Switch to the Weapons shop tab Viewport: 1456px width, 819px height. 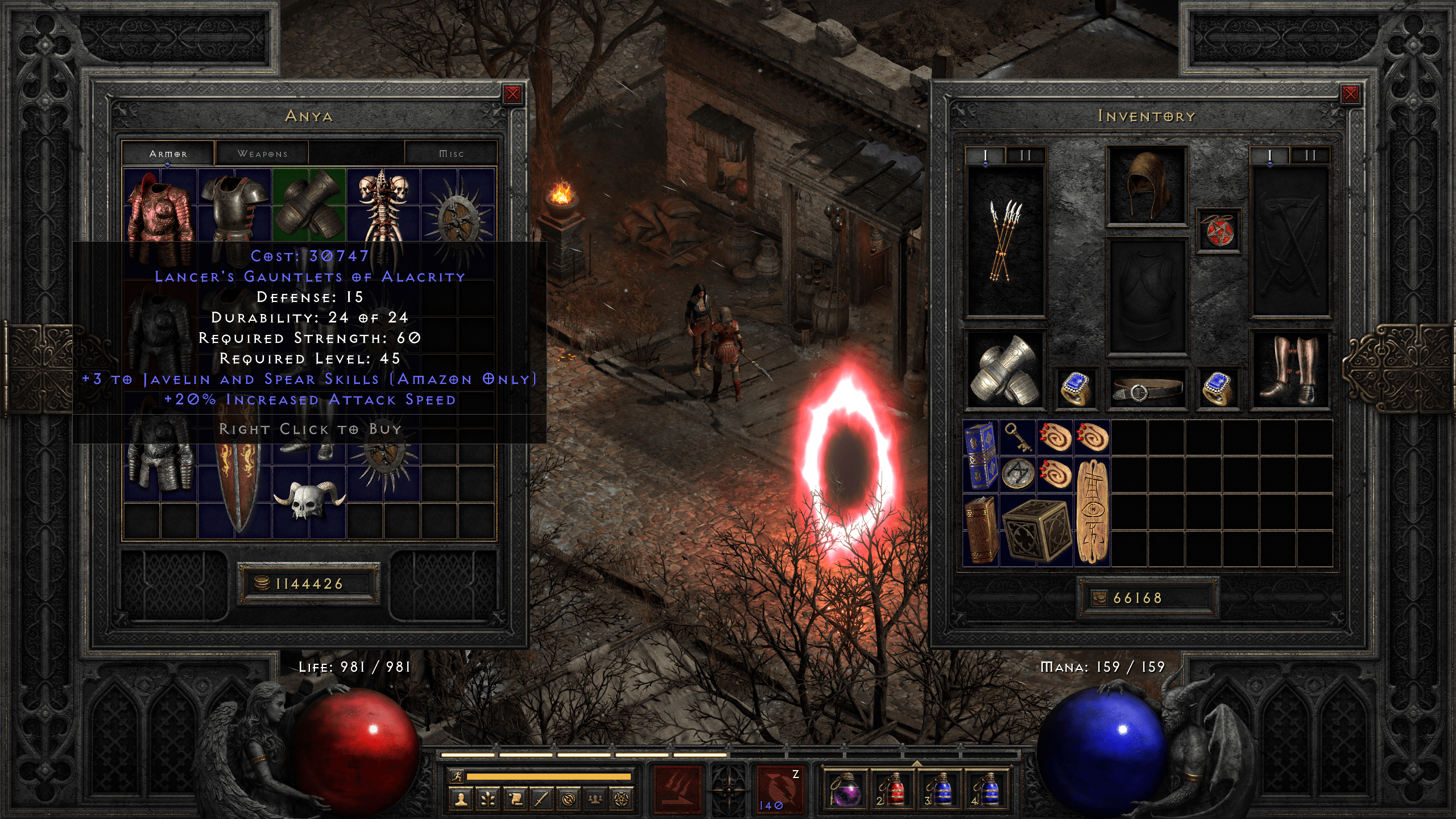tap(262, 154)
